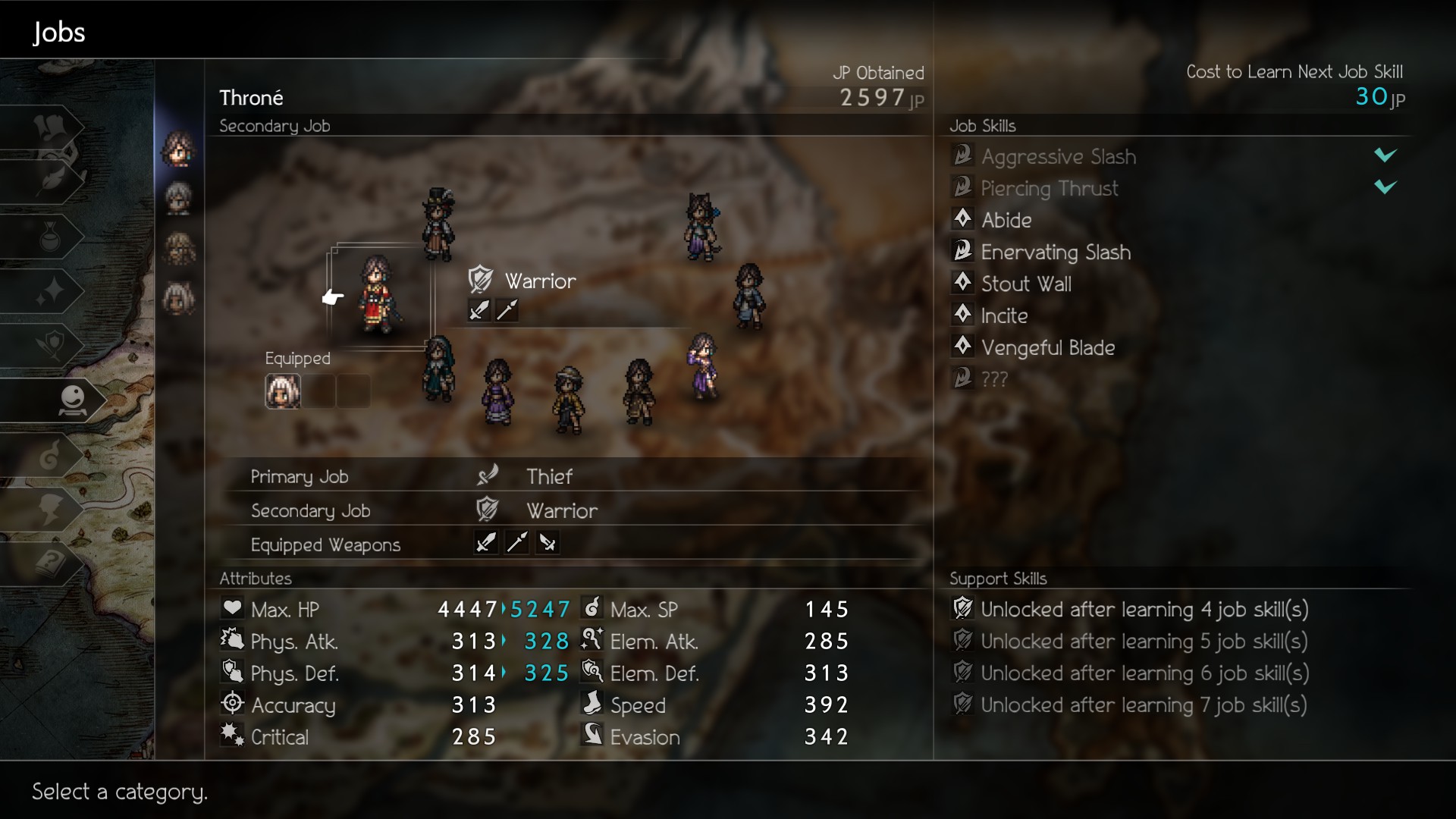Viewport: 1456px width, 819px height.
Task: Click the highlighted Jobs category icon
Action: 72,400
